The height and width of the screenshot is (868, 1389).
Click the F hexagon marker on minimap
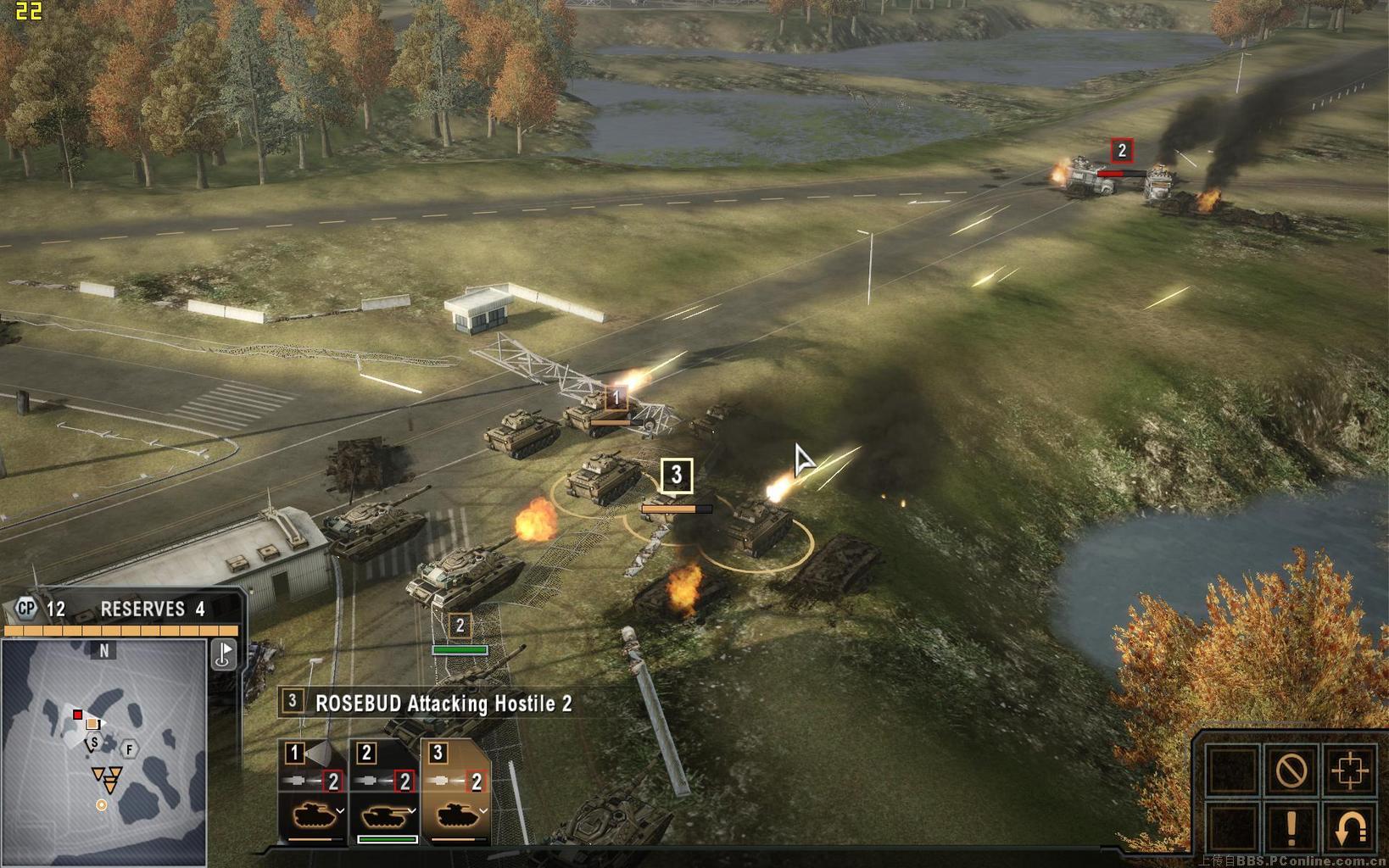click(130, 749)
